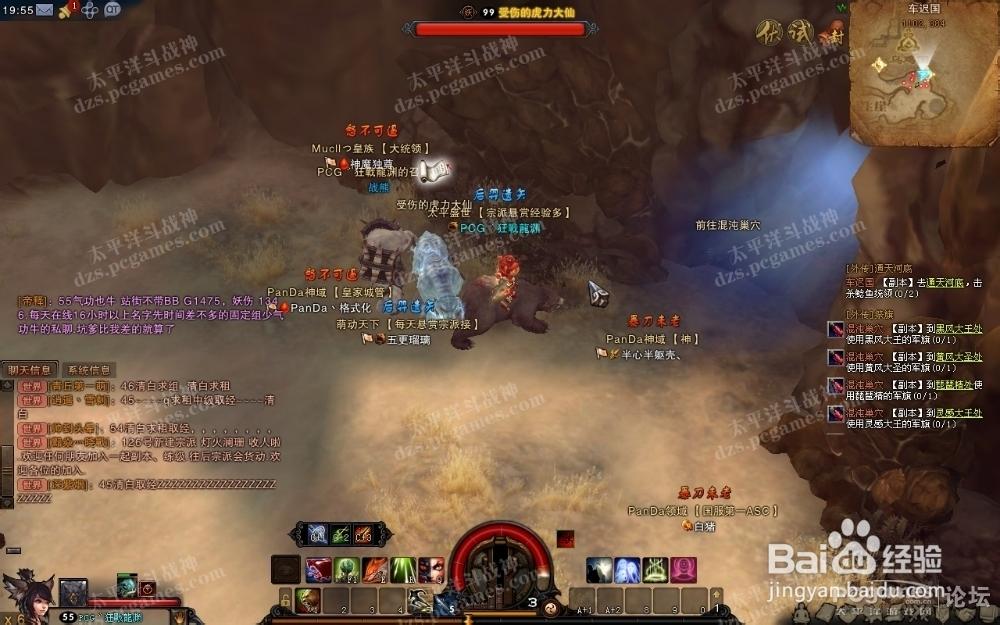Activate the red chain skill

[318, 570]
